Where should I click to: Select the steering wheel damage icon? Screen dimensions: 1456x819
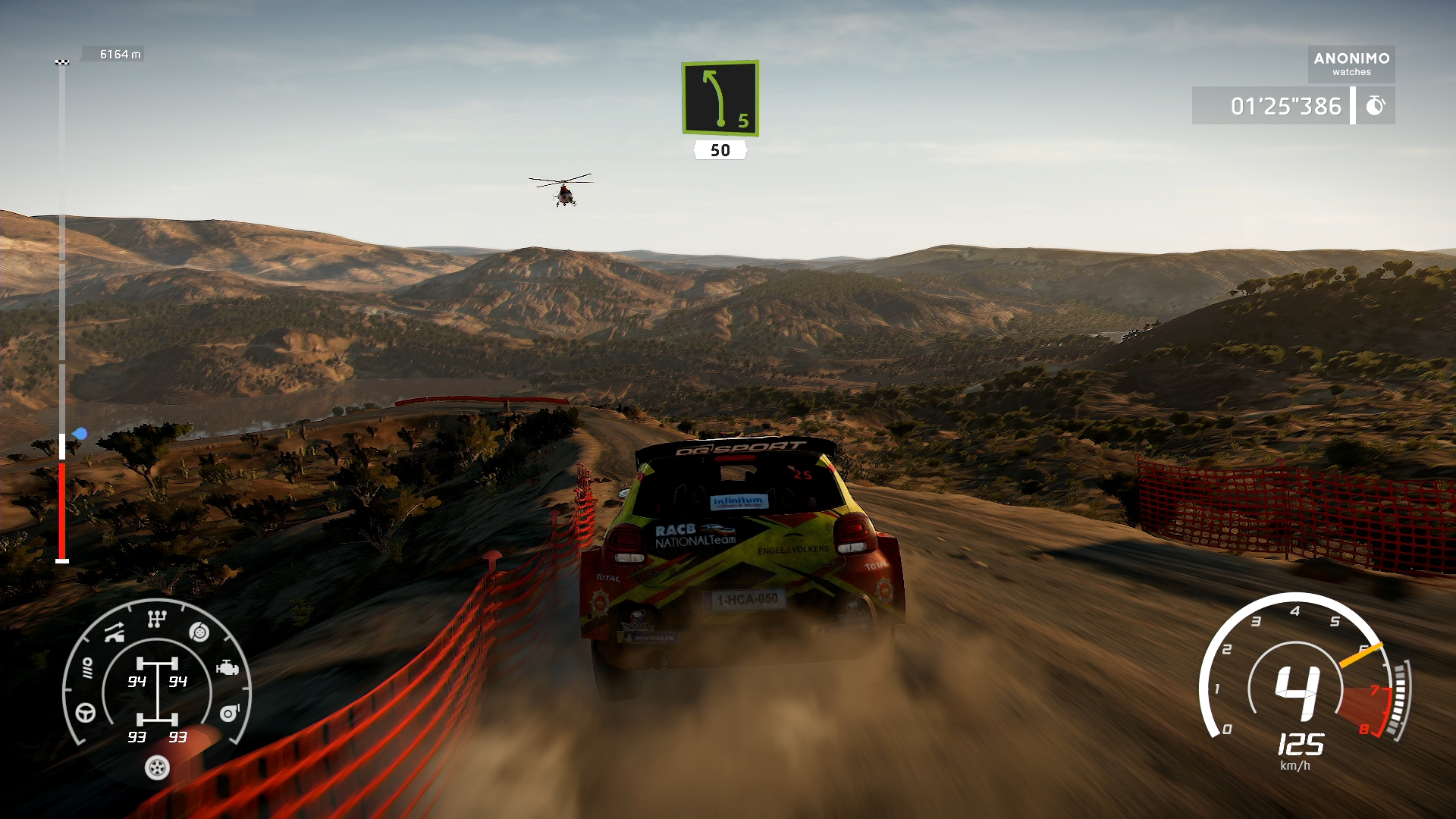pyautogui.click(x=86, y=713)
